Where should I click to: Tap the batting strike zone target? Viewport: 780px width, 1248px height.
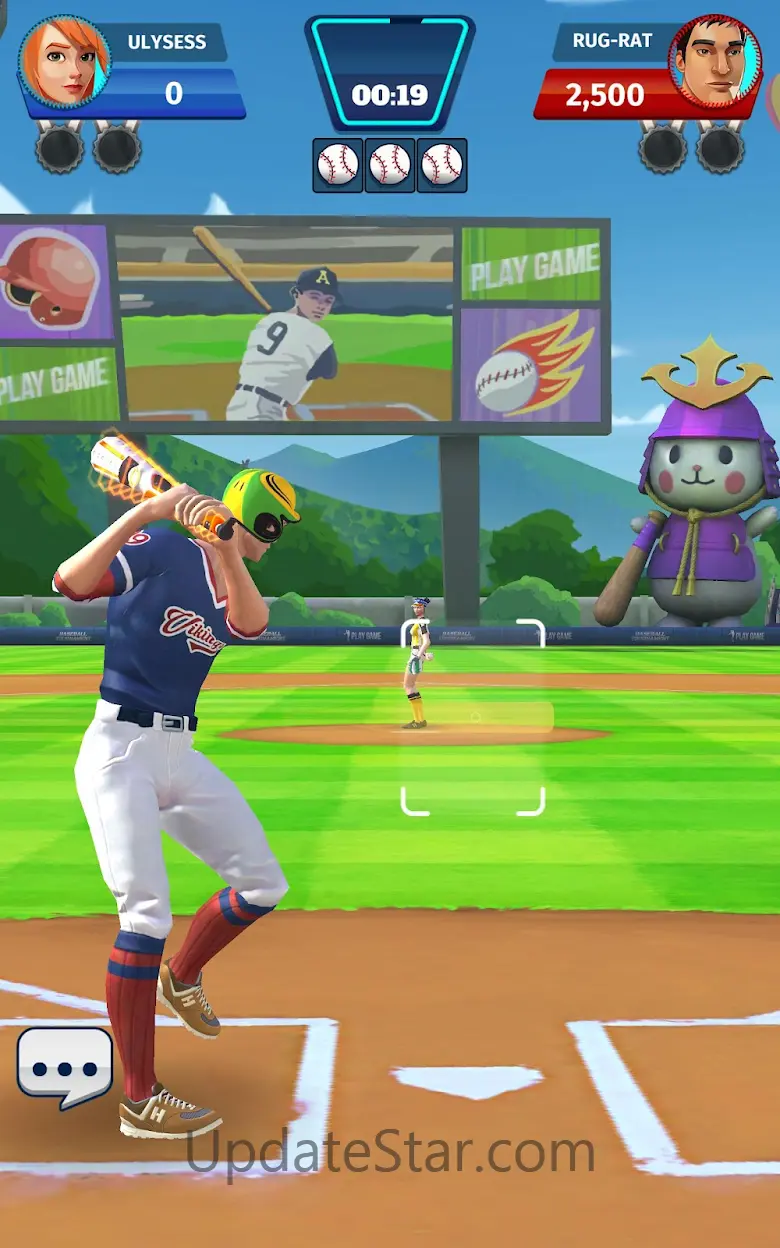point(473,717)
